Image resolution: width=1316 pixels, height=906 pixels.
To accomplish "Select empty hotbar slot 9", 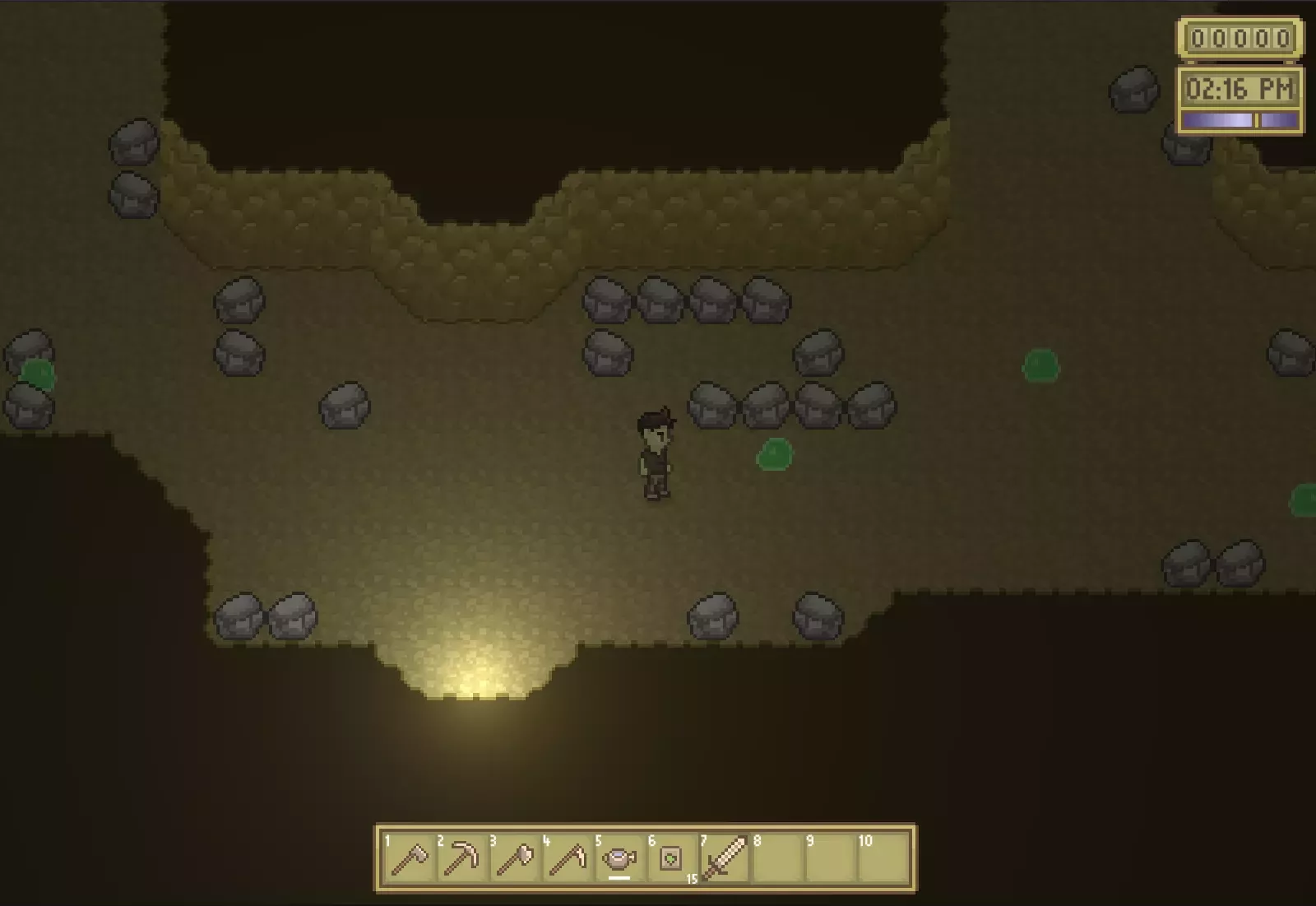I will (829, 859).
